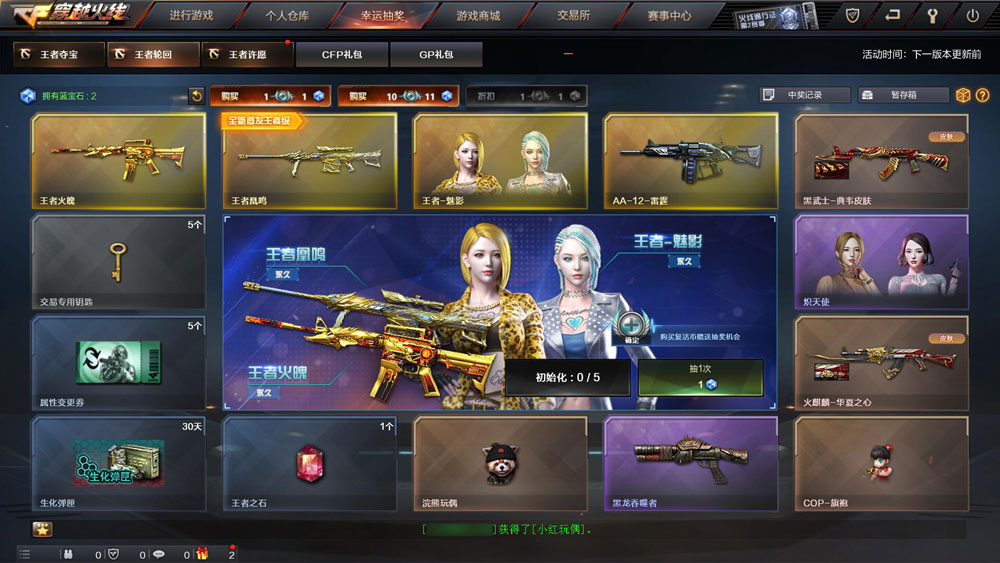This screenshot has height=563, width=1000.
Task: Click the power exit icon
Action: pyautogui.click(x=972, y=16)
